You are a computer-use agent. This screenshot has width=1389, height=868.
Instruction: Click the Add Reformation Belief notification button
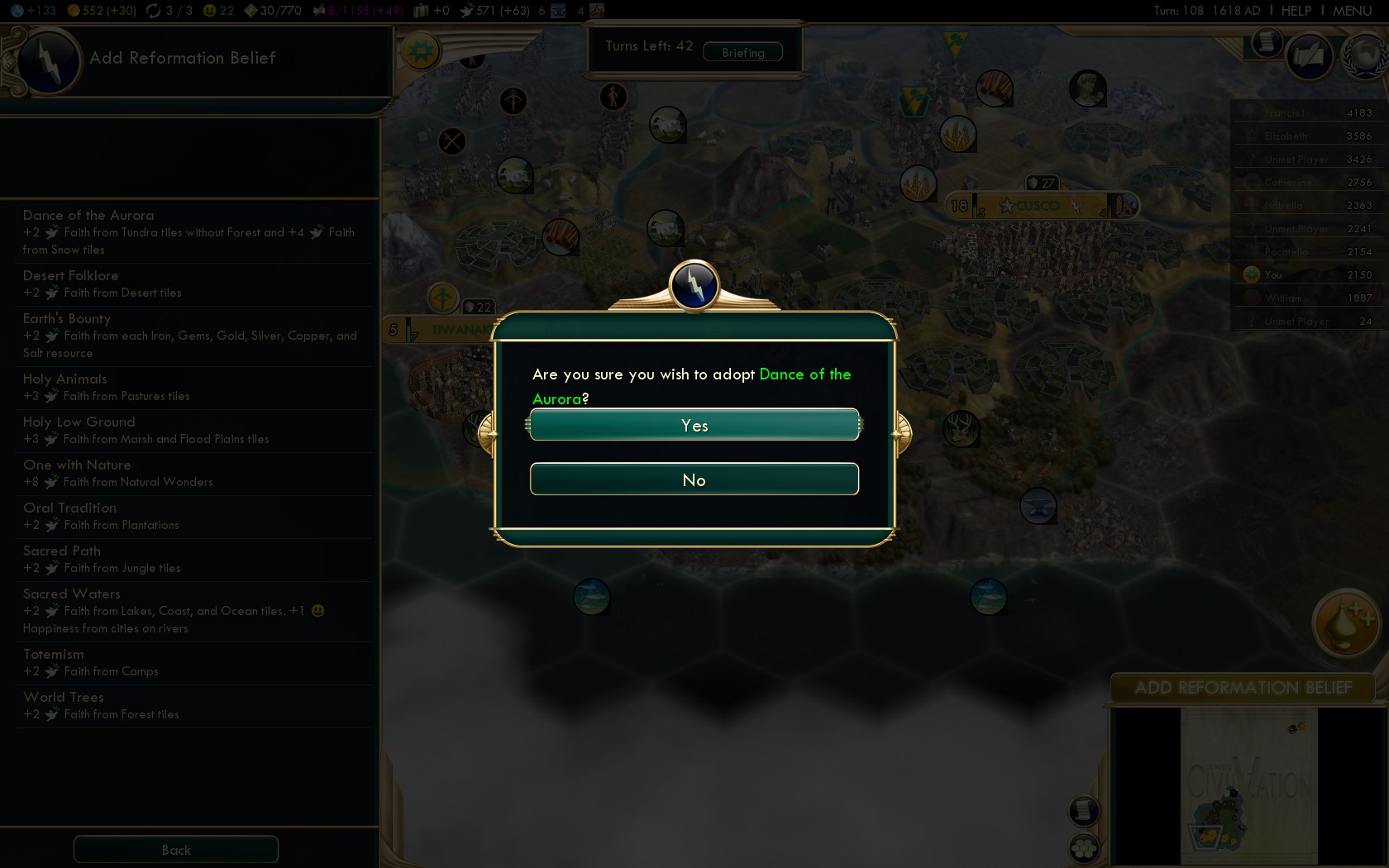[1243, 688]
